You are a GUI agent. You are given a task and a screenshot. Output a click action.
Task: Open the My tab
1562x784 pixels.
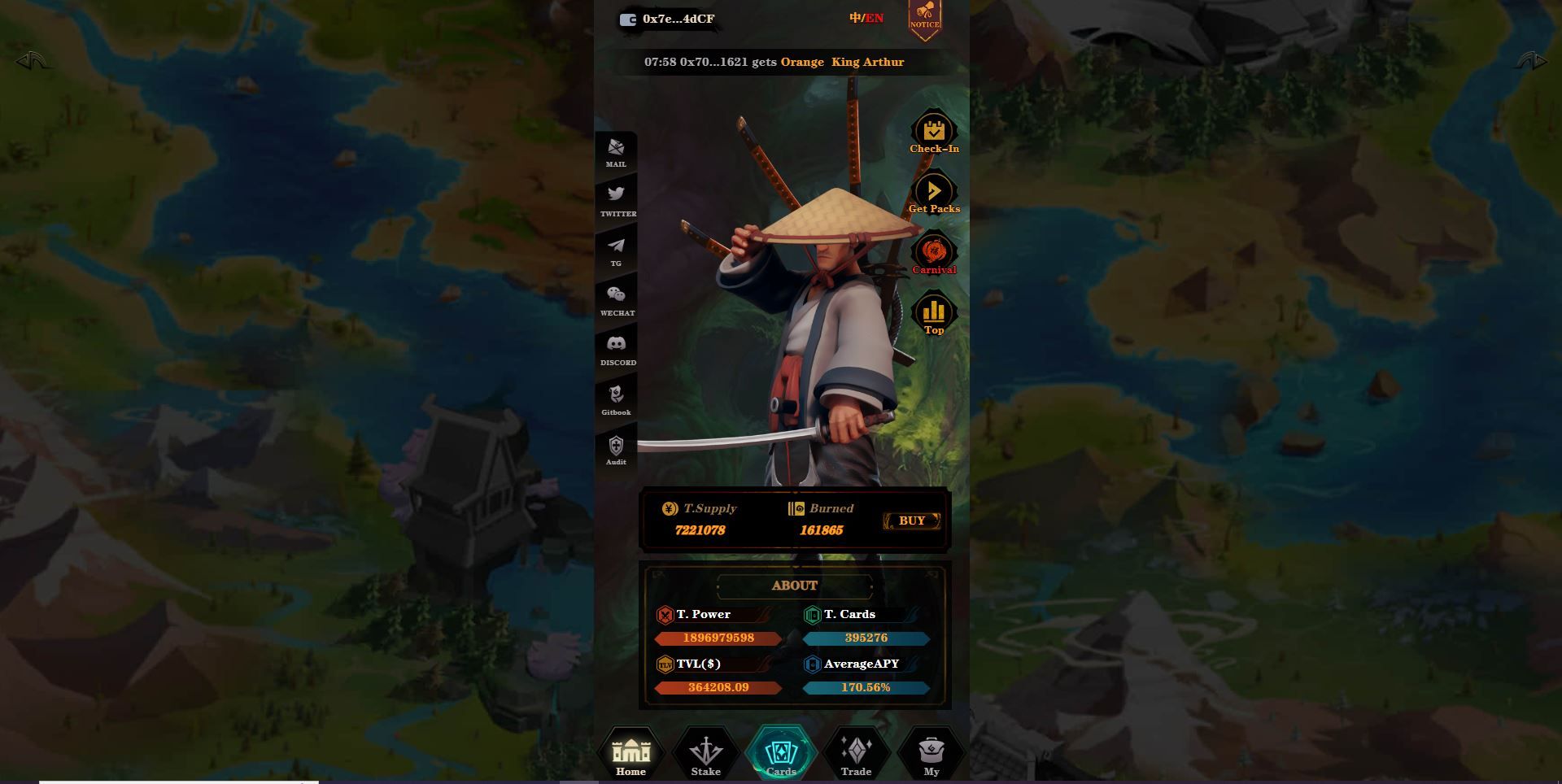tap(932, 753)
